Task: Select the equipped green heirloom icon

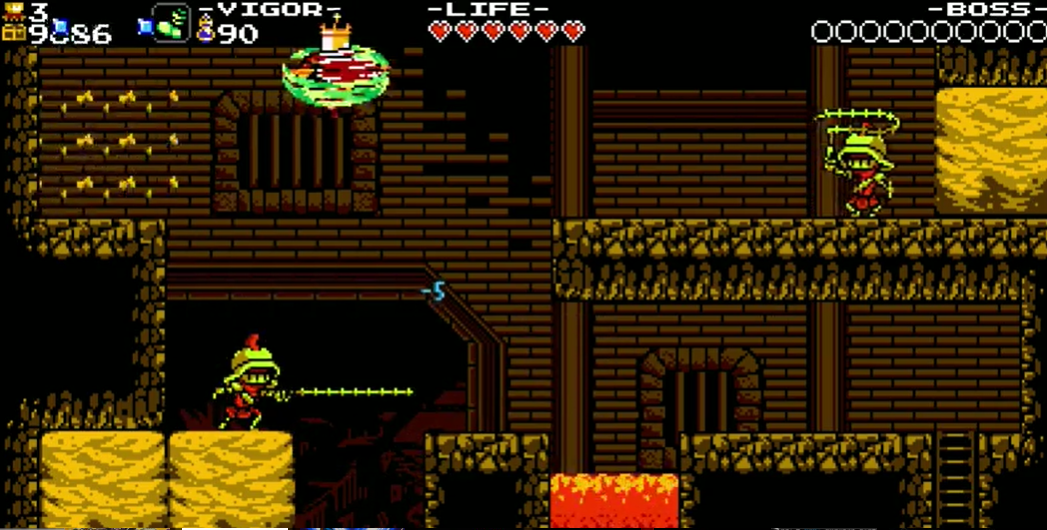Action: 170,22
